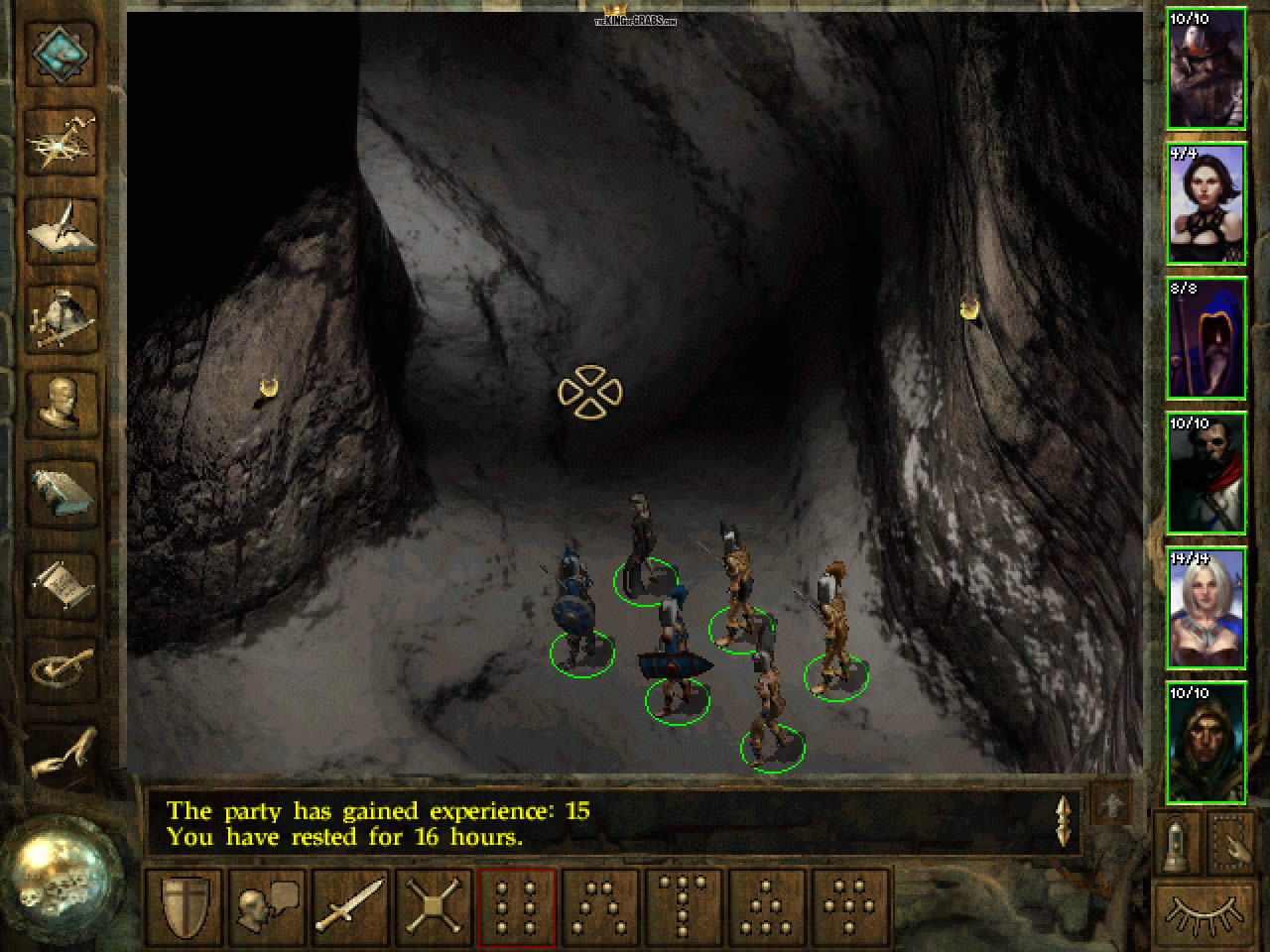Activate the shield guard action button
The image size is (1270, 952).
pos(188,904)
